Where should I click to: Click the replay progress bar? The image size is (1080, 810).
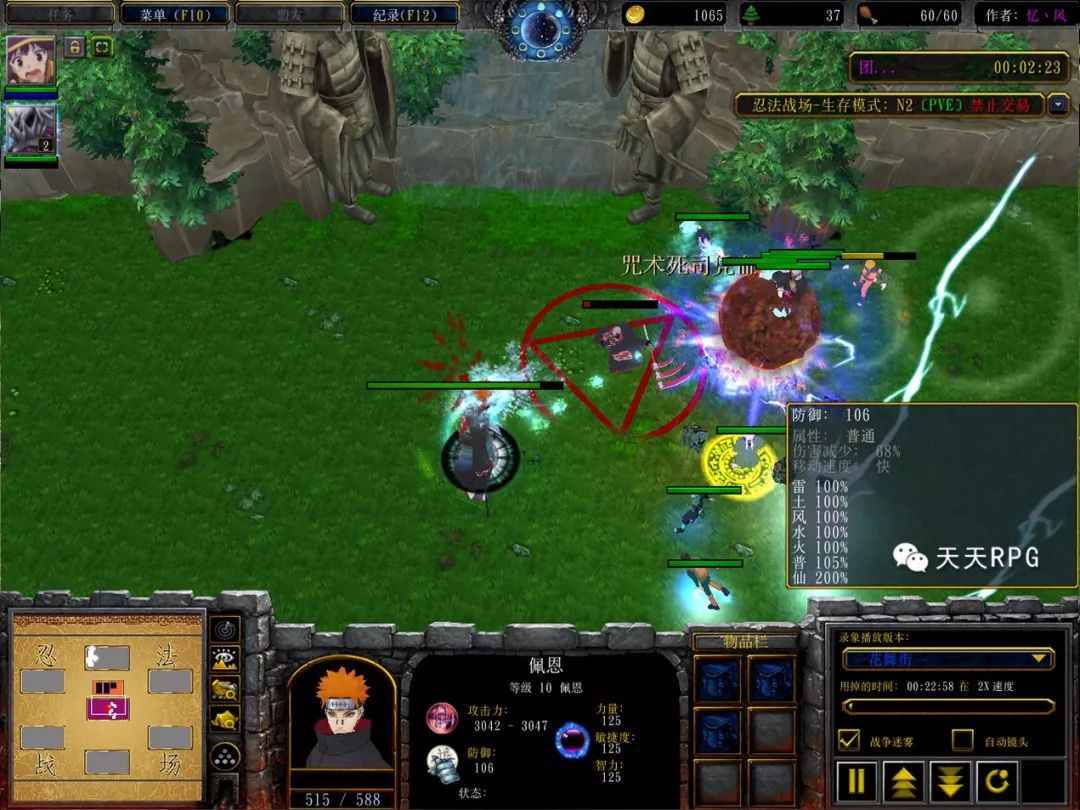pos(947,706)
